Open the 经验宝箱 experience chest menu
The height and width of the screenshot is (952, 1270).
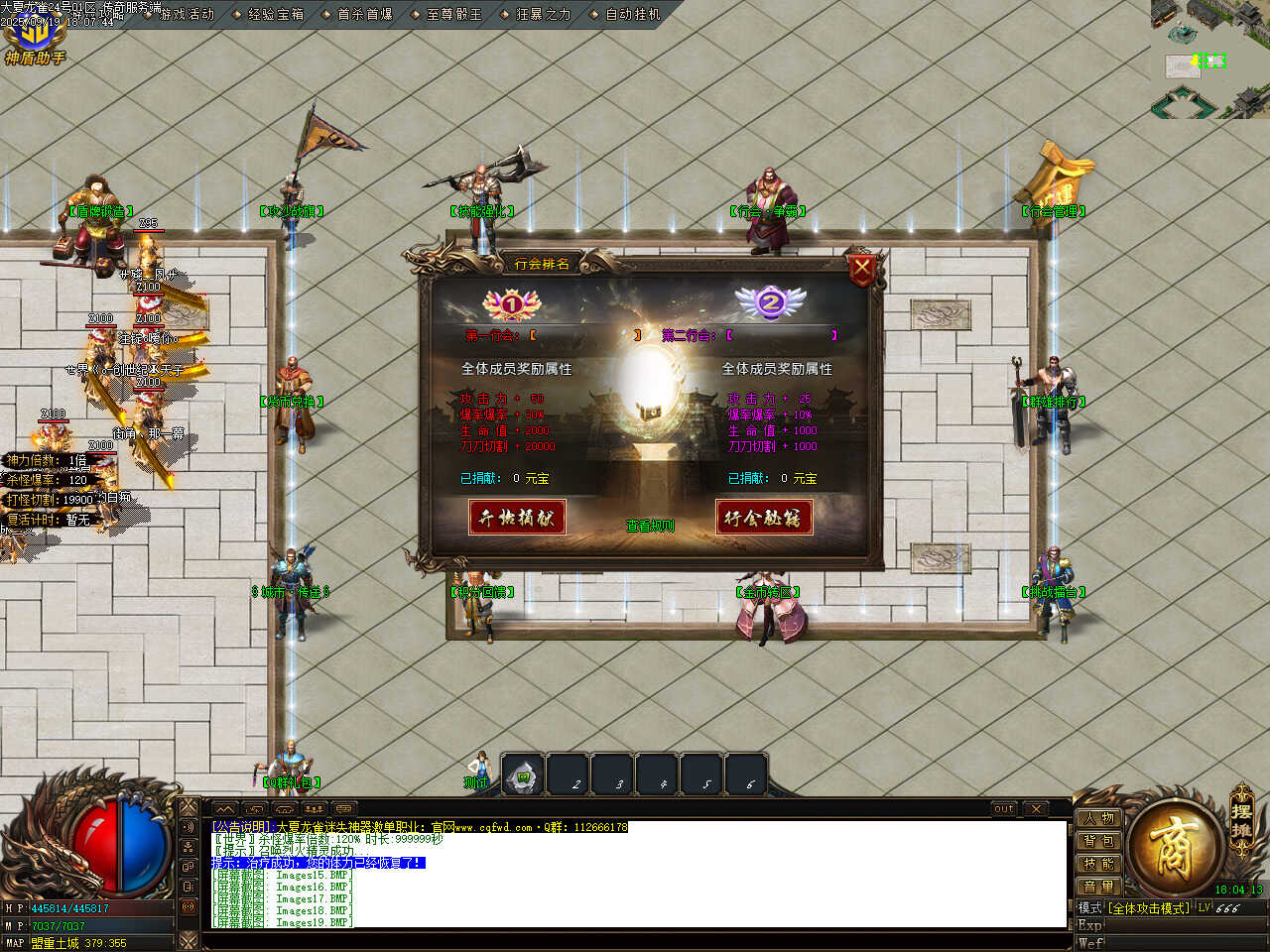coord(275,14)
